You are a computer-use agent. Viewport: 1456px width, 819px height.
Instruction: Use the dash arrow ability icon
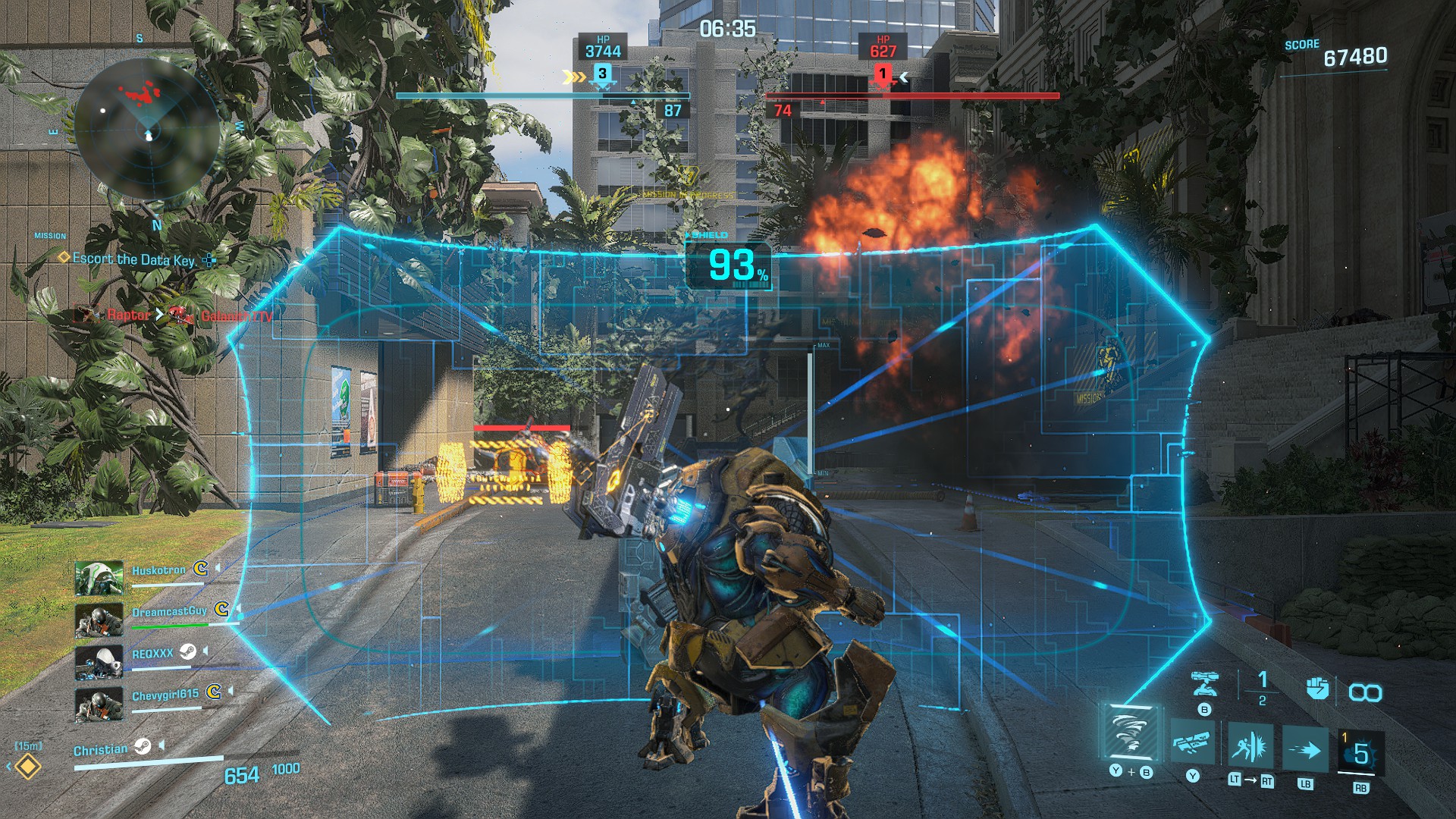(x=1305, y=751)
